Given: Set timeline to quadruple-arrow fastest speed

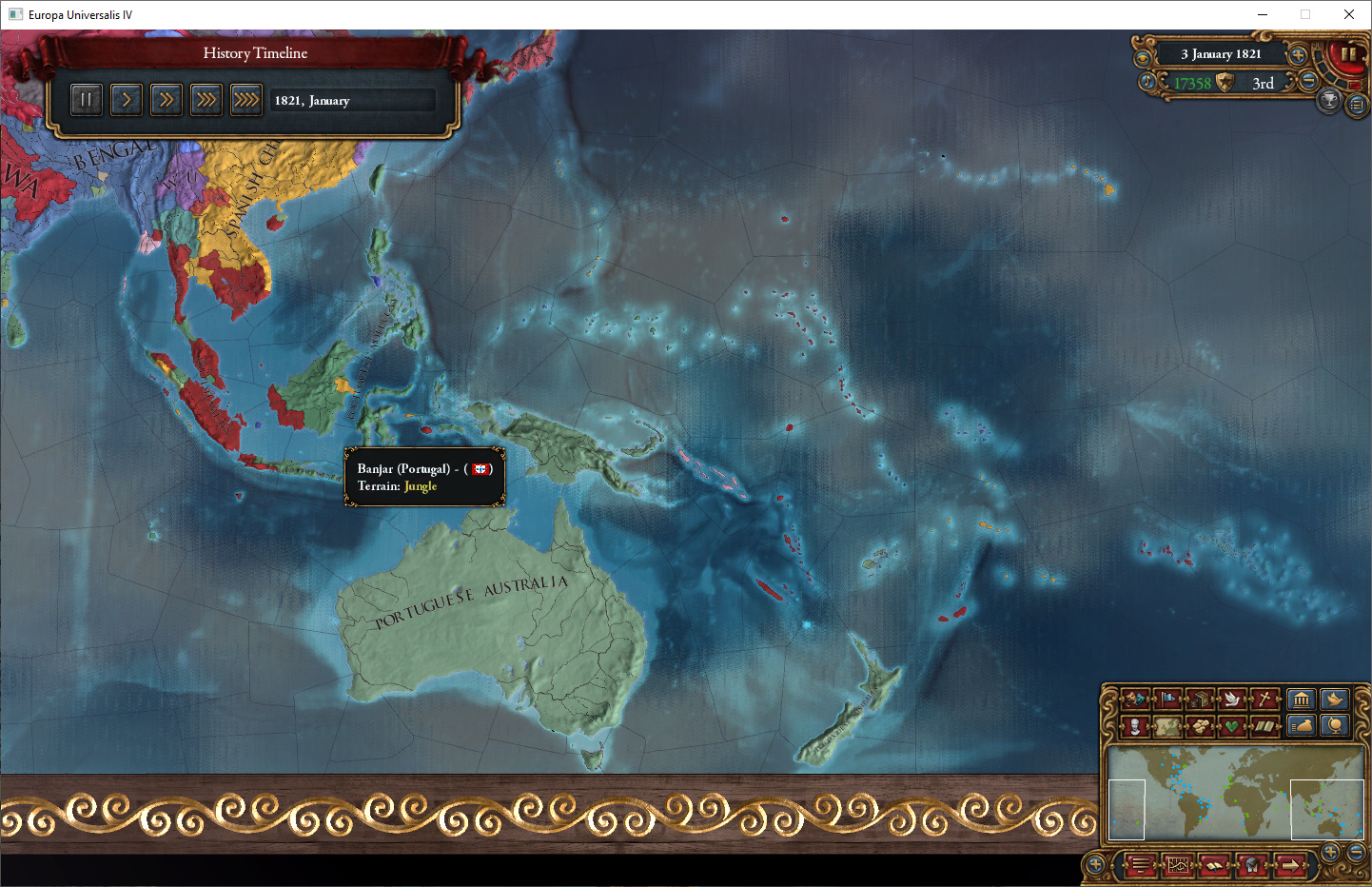Looking at the screenshot, I should [245, 99].
